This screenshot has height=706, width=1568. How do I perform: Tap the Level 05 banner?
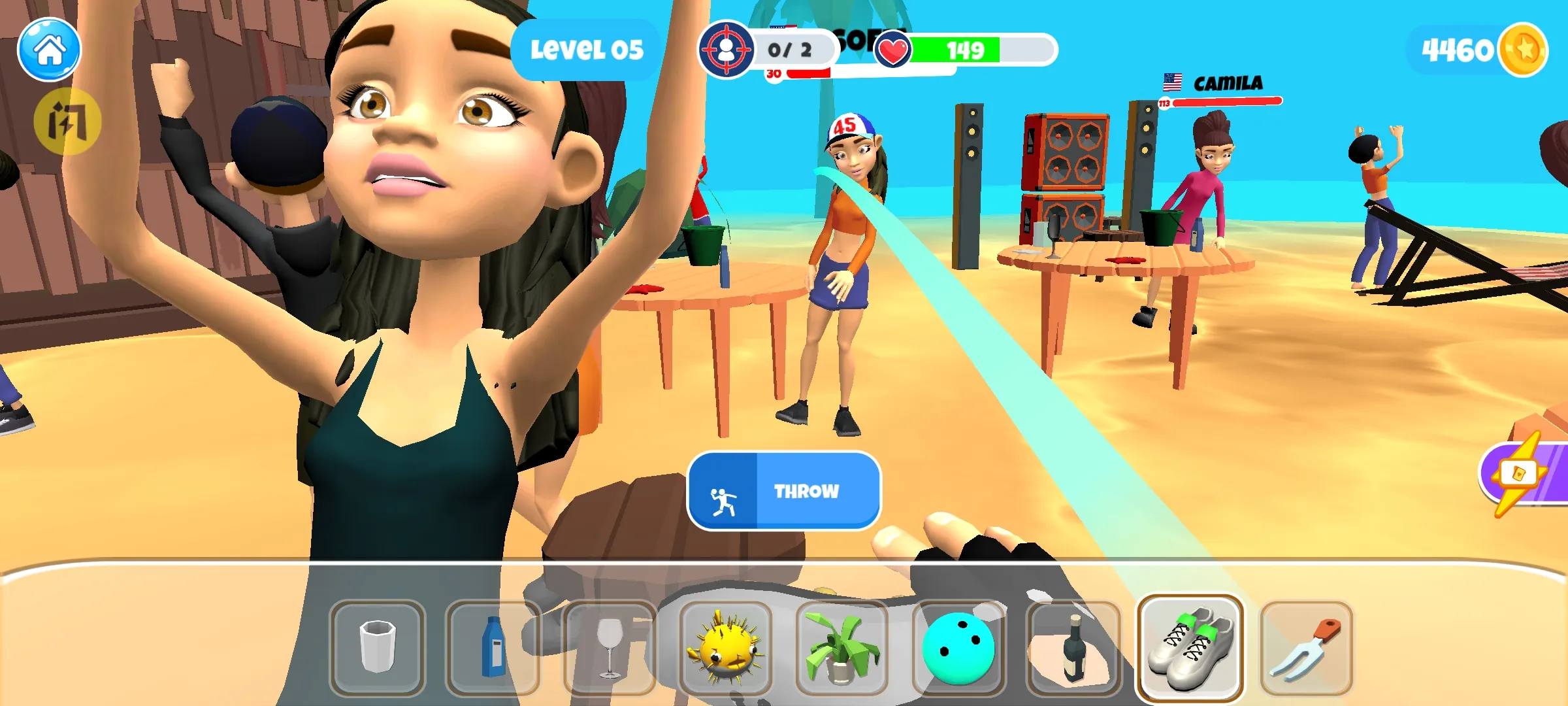586,48
